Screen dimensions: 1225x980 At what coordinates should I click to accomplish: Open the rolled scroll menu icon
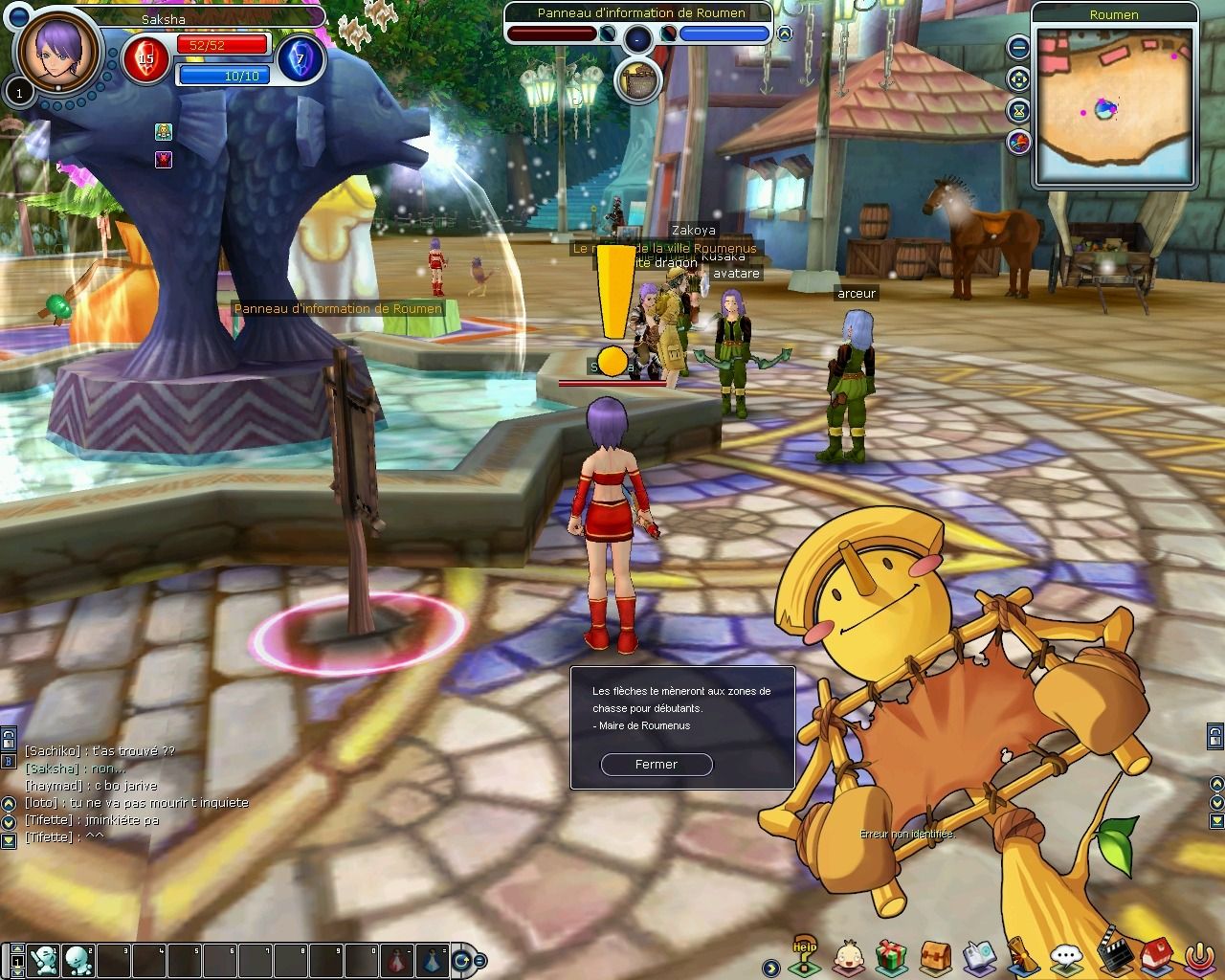tap(1021, 955)
